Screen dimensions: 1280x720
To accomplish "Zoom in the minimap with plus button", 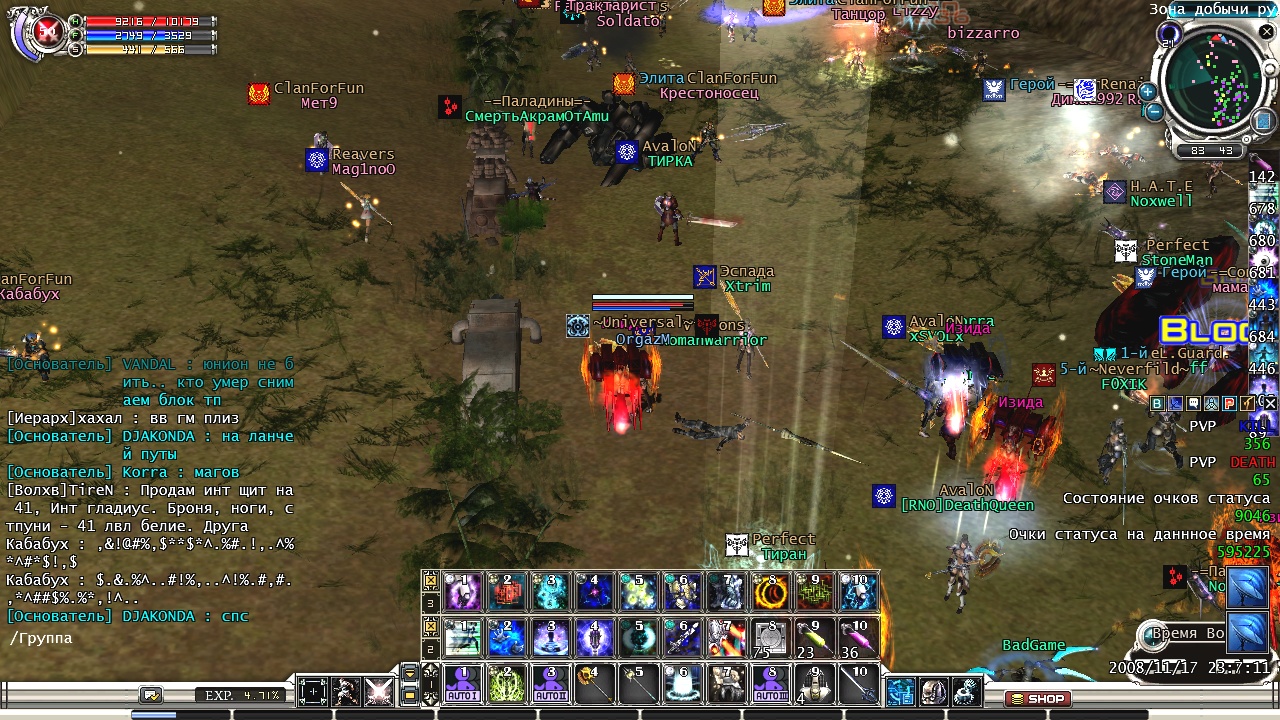I will tap(1147, 91).
